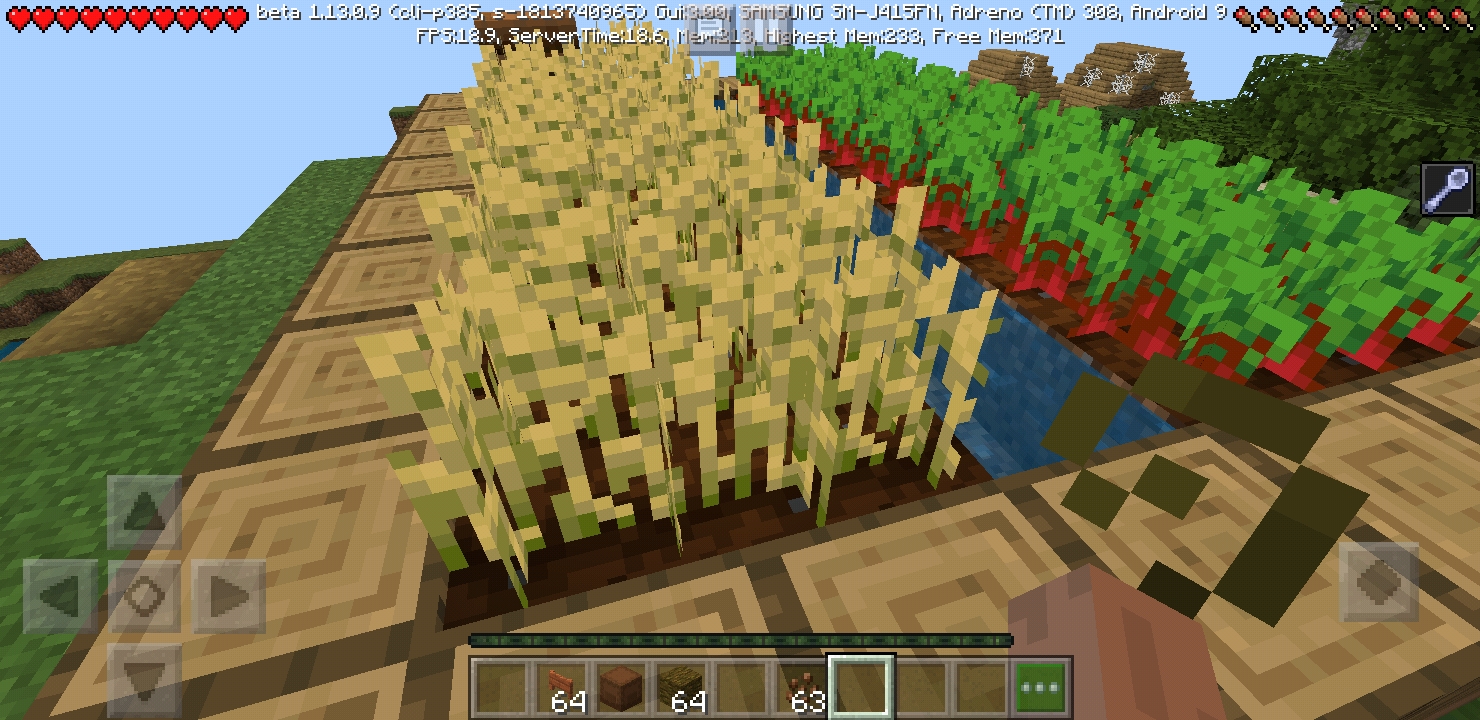Tap the move left arrow
1480x720 pixels.
pos(60,597)
